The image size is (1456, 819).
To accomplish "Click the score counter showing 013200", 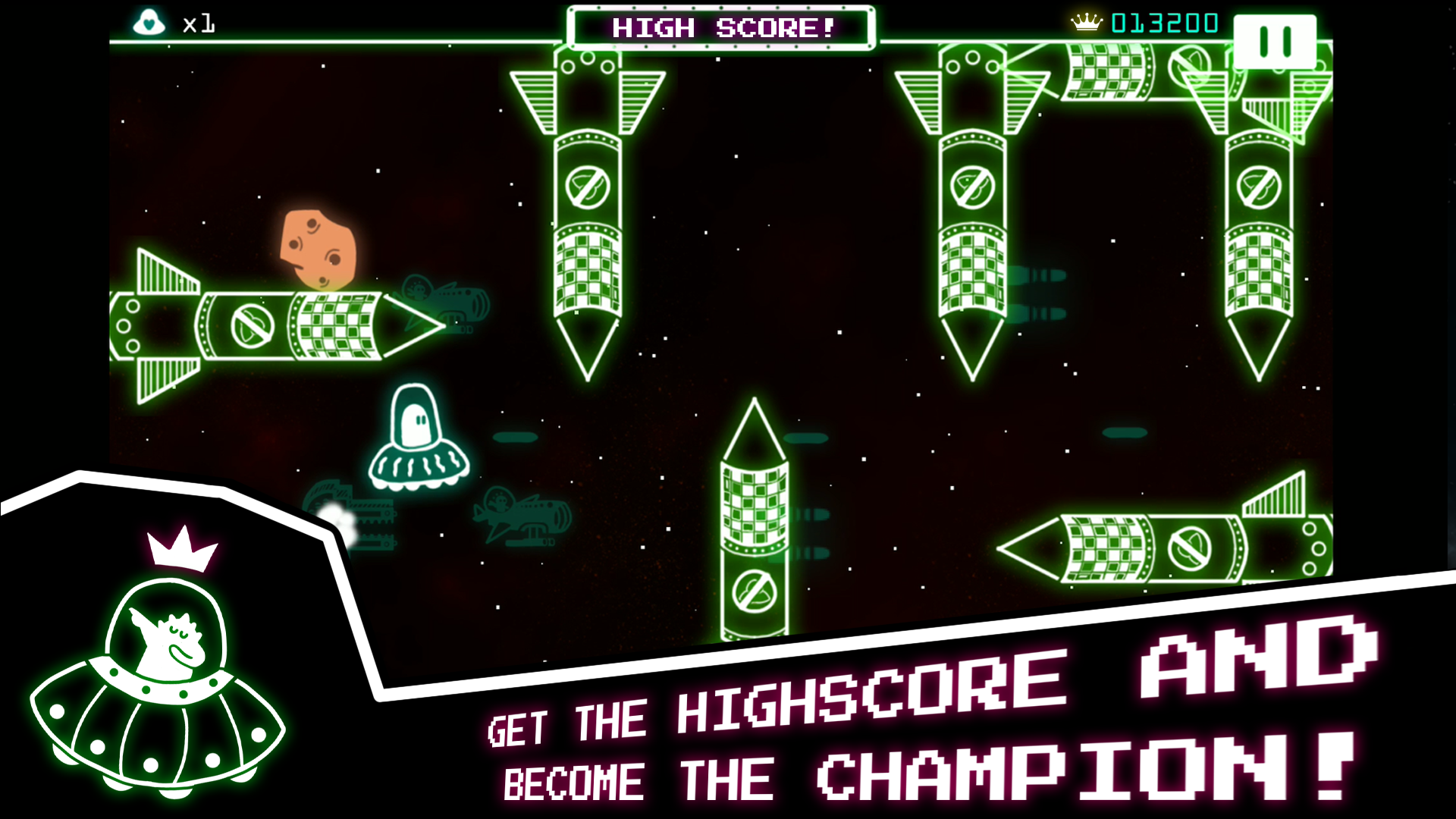I will (x=1164, y=23).
